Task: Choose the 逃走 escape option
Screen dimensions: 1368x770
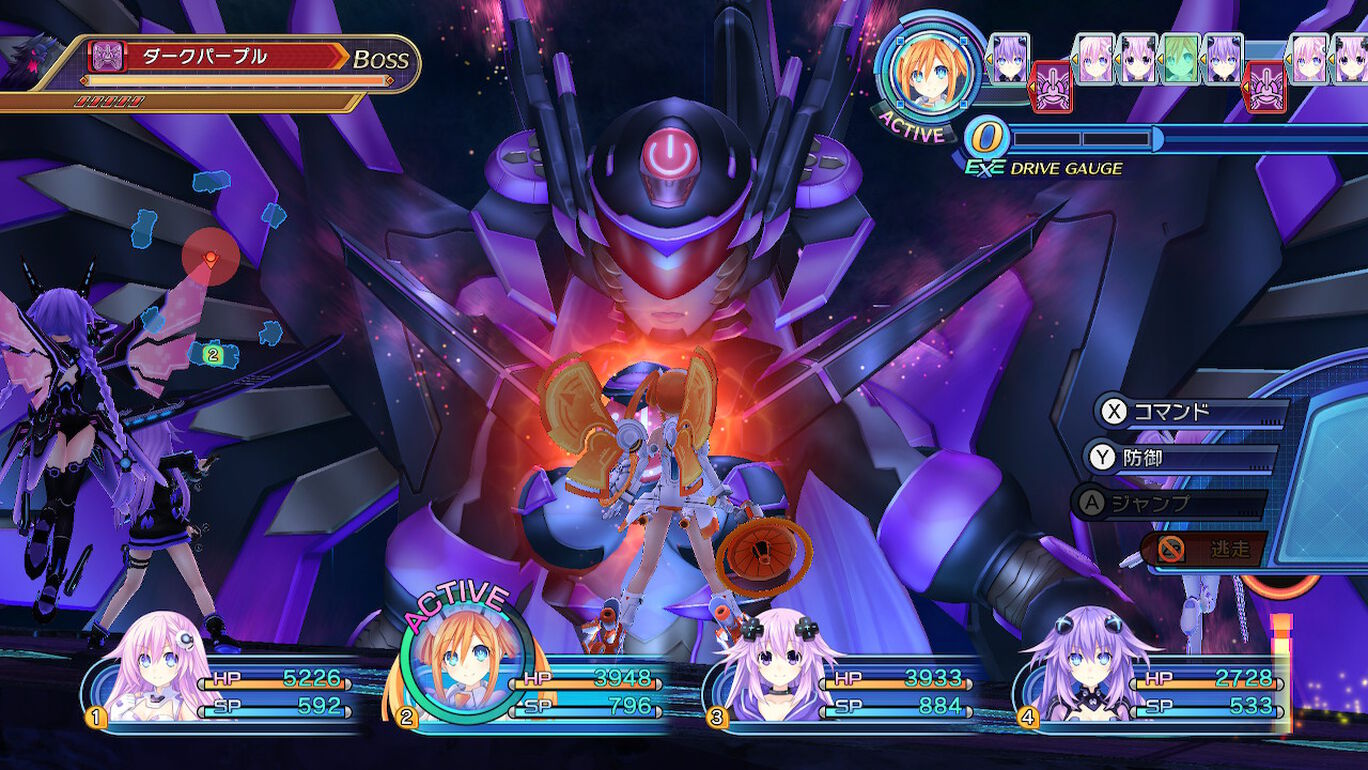Action: pos(1203,548)
